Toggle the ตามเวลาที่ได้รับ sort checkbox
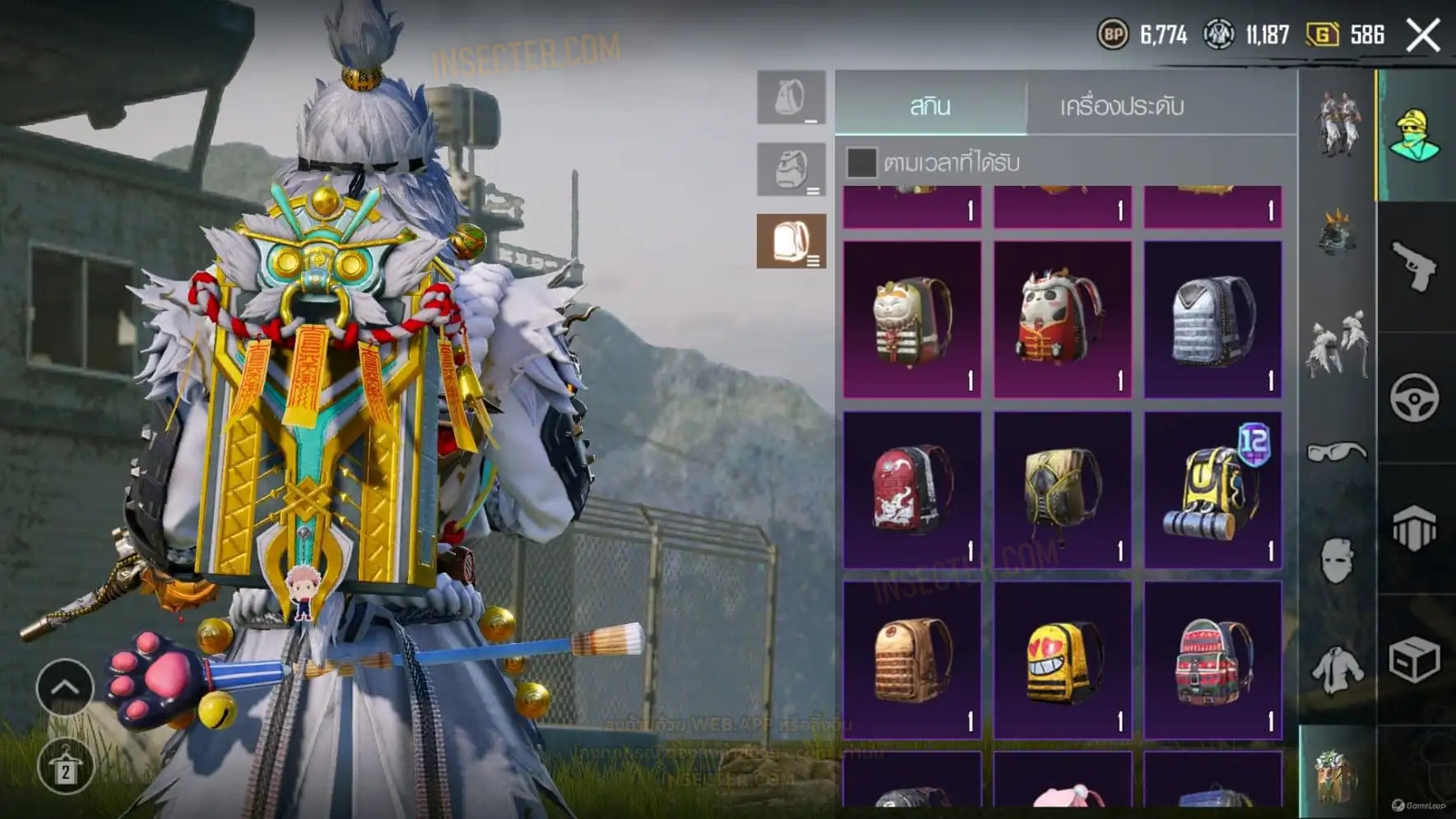 (x=861, y=162)
